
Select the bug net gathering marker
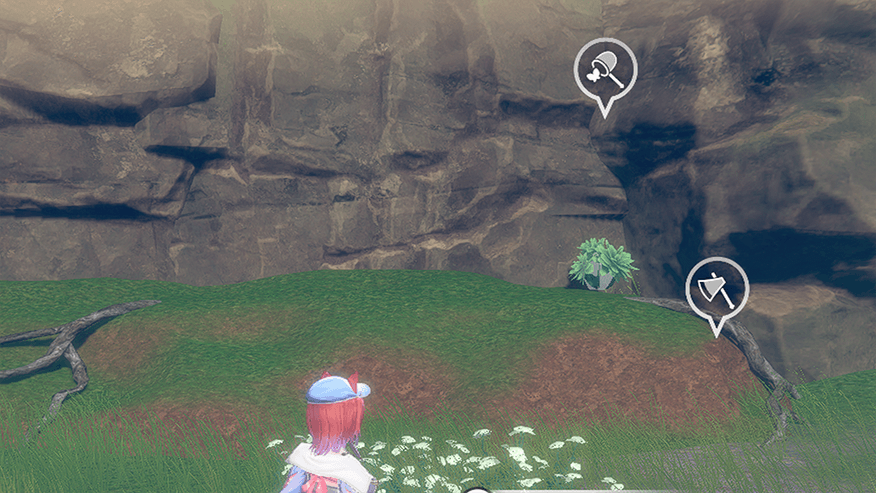605,71
